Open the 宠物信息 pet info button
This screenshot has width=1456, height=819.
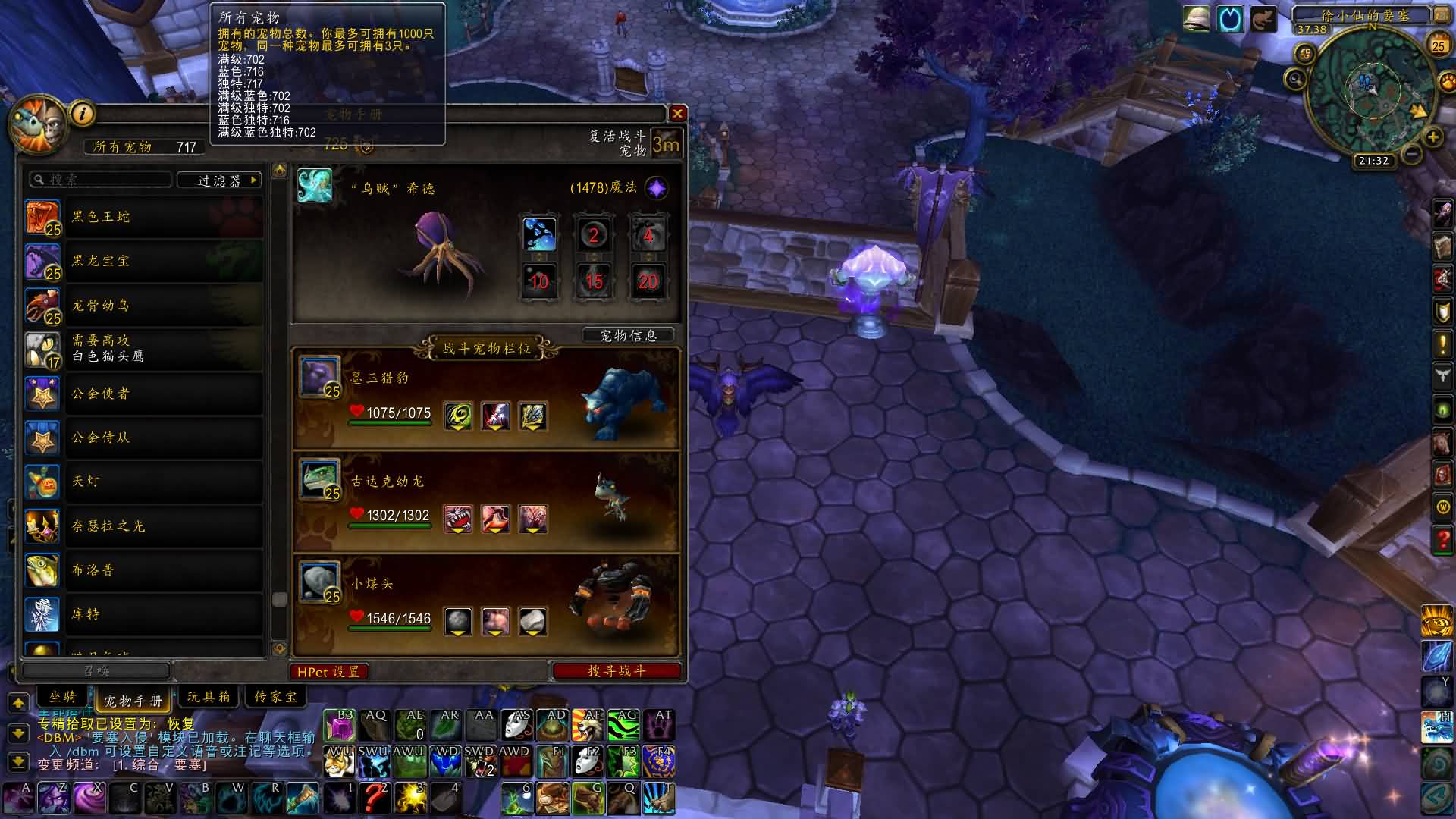click(628, 335)
